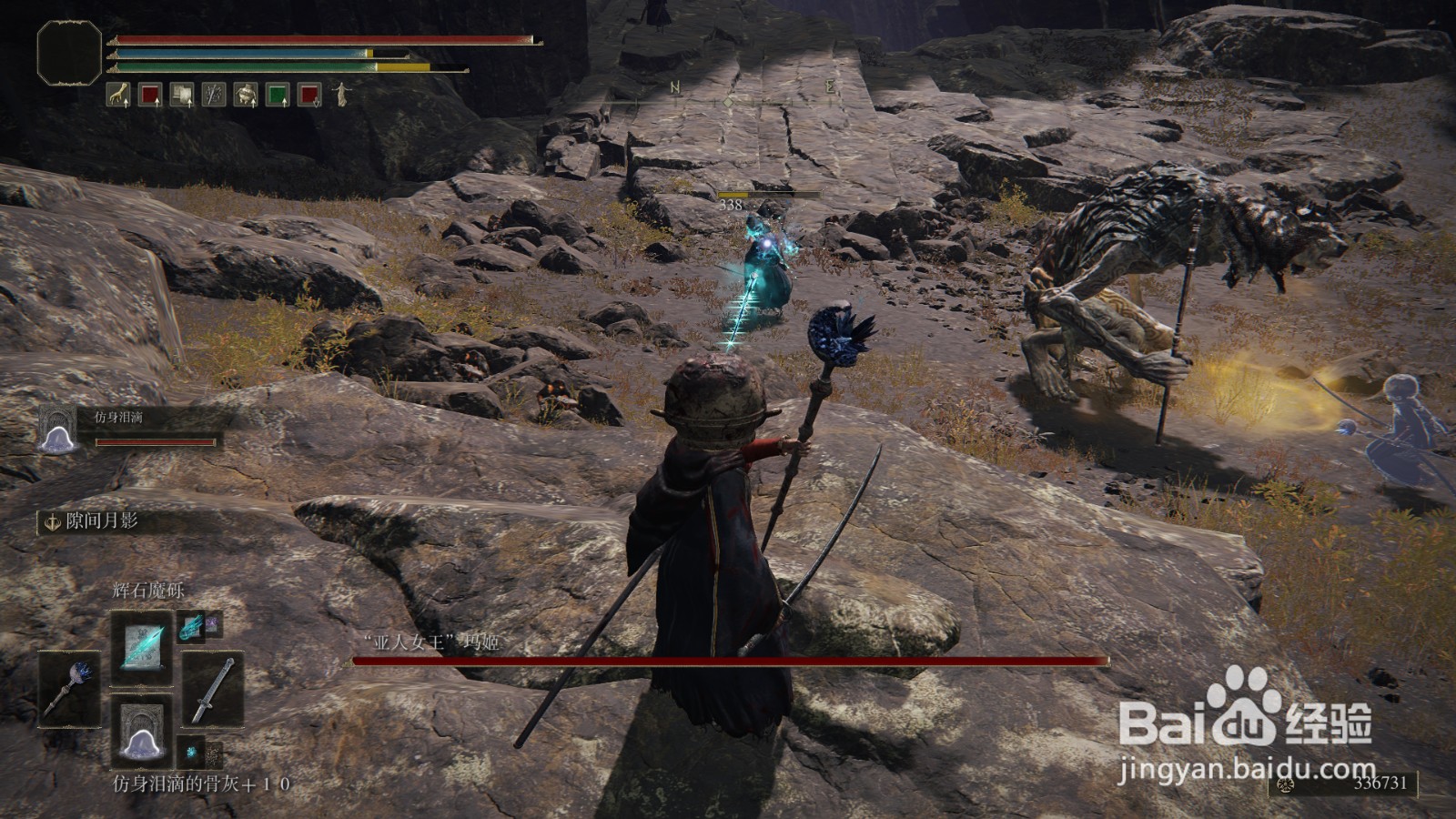Screen dimensions: 1456x819
Task: Choose the queued blue comet spell icon
Action: pos(191,625)
